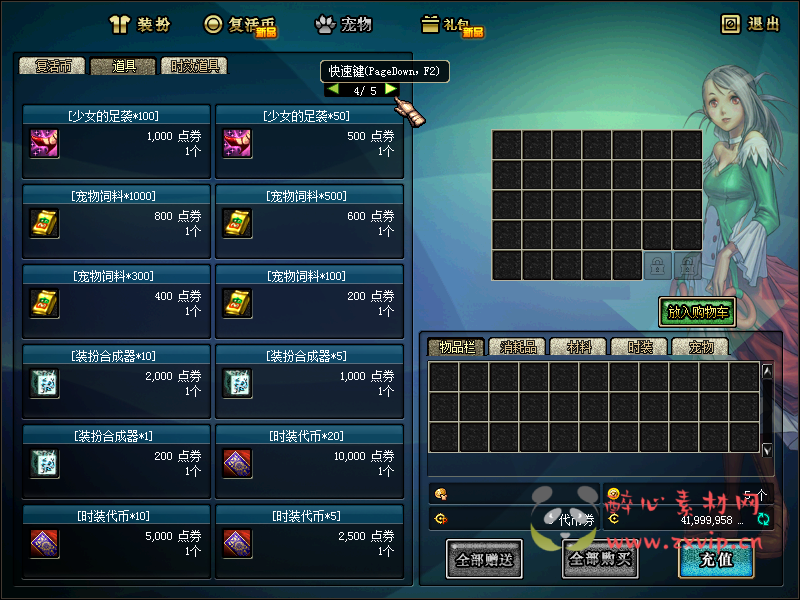Click the 全部购买 buy-all button
800x600 pixels.
click(x=600, y=559)
